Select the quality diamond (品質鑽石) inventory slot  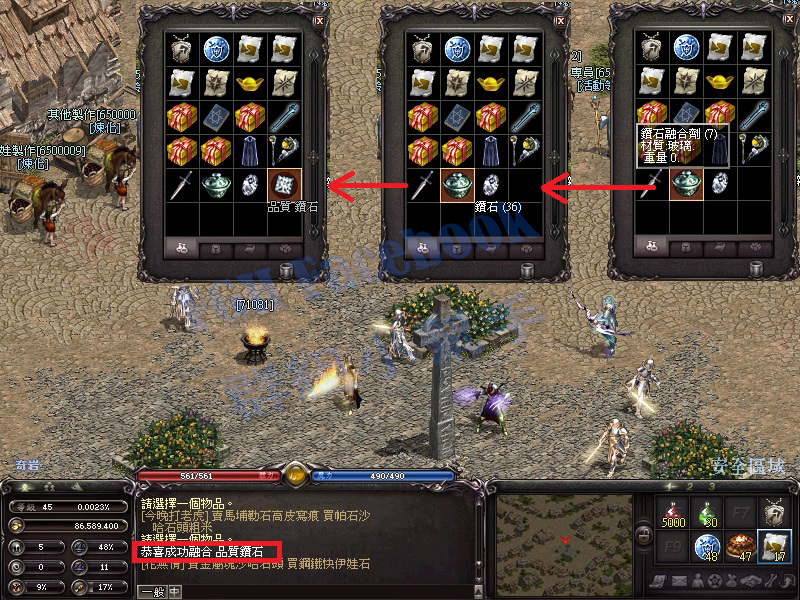(284, 185)
